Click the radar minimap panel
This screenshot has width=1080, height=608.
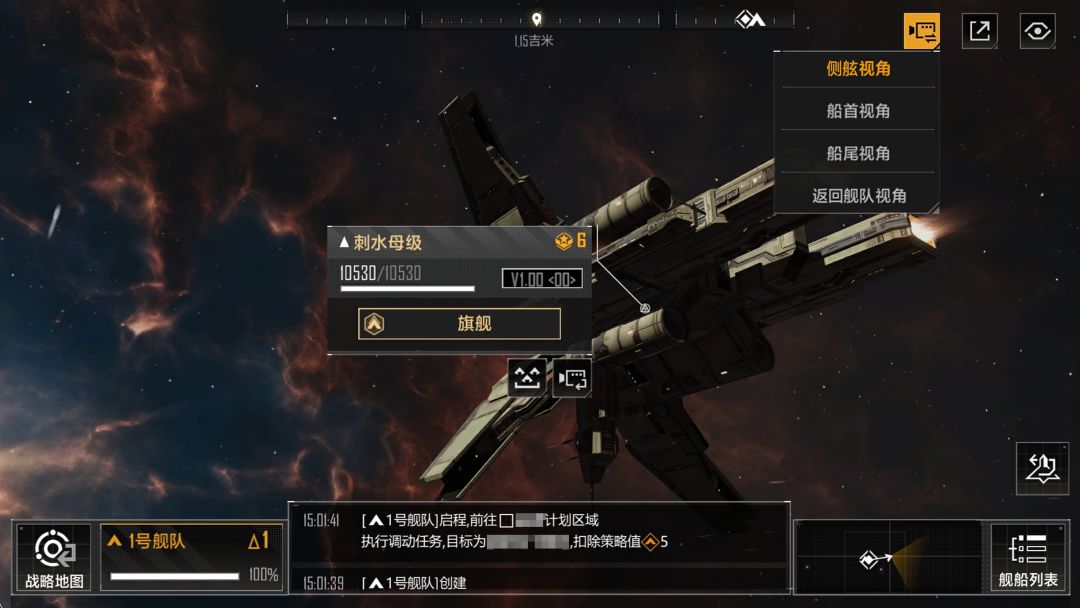point(888,557)
